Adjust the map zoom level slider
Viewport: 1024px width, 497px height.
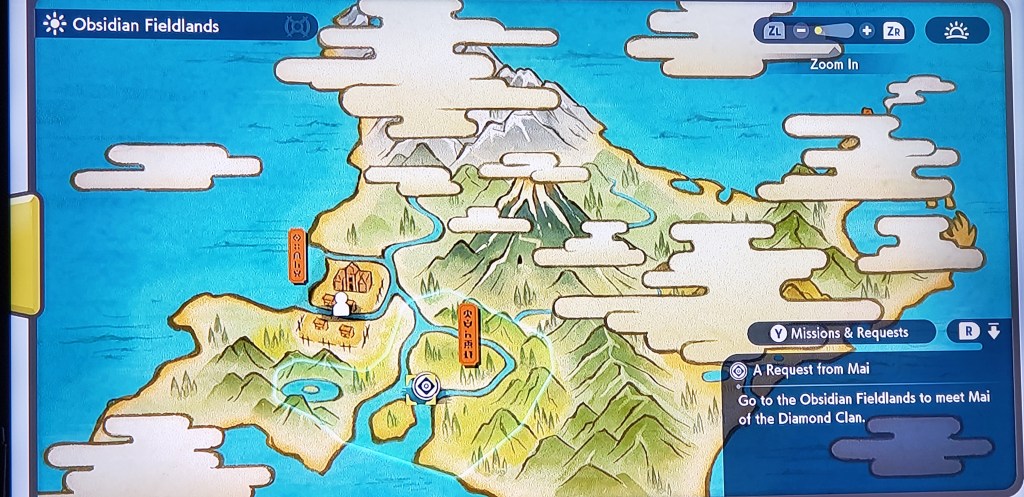click(x=833, y=31)
